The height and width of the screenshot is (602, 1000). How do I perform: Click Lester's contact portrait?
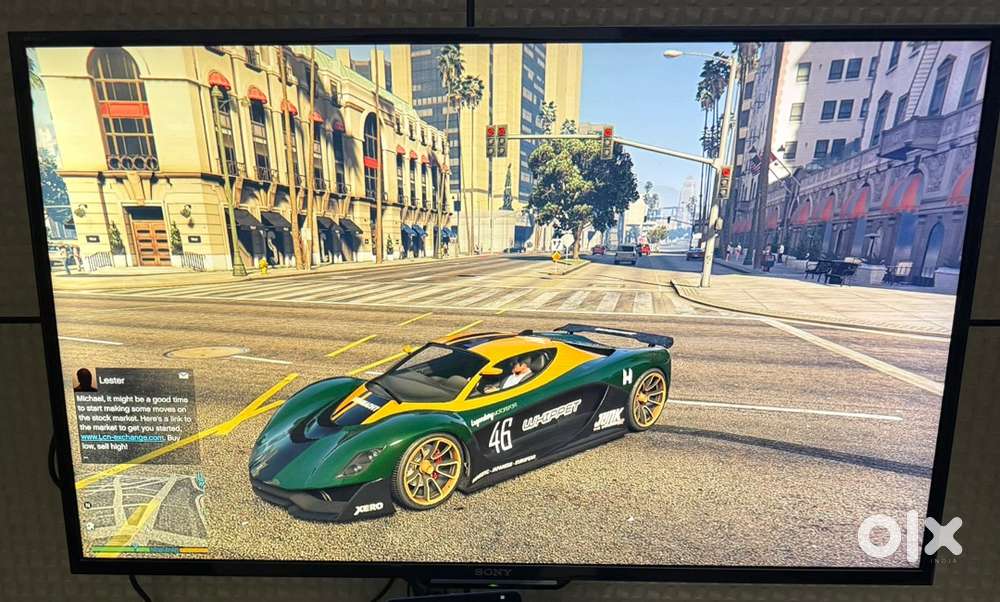pyautogui.click(x=86, y=380)
